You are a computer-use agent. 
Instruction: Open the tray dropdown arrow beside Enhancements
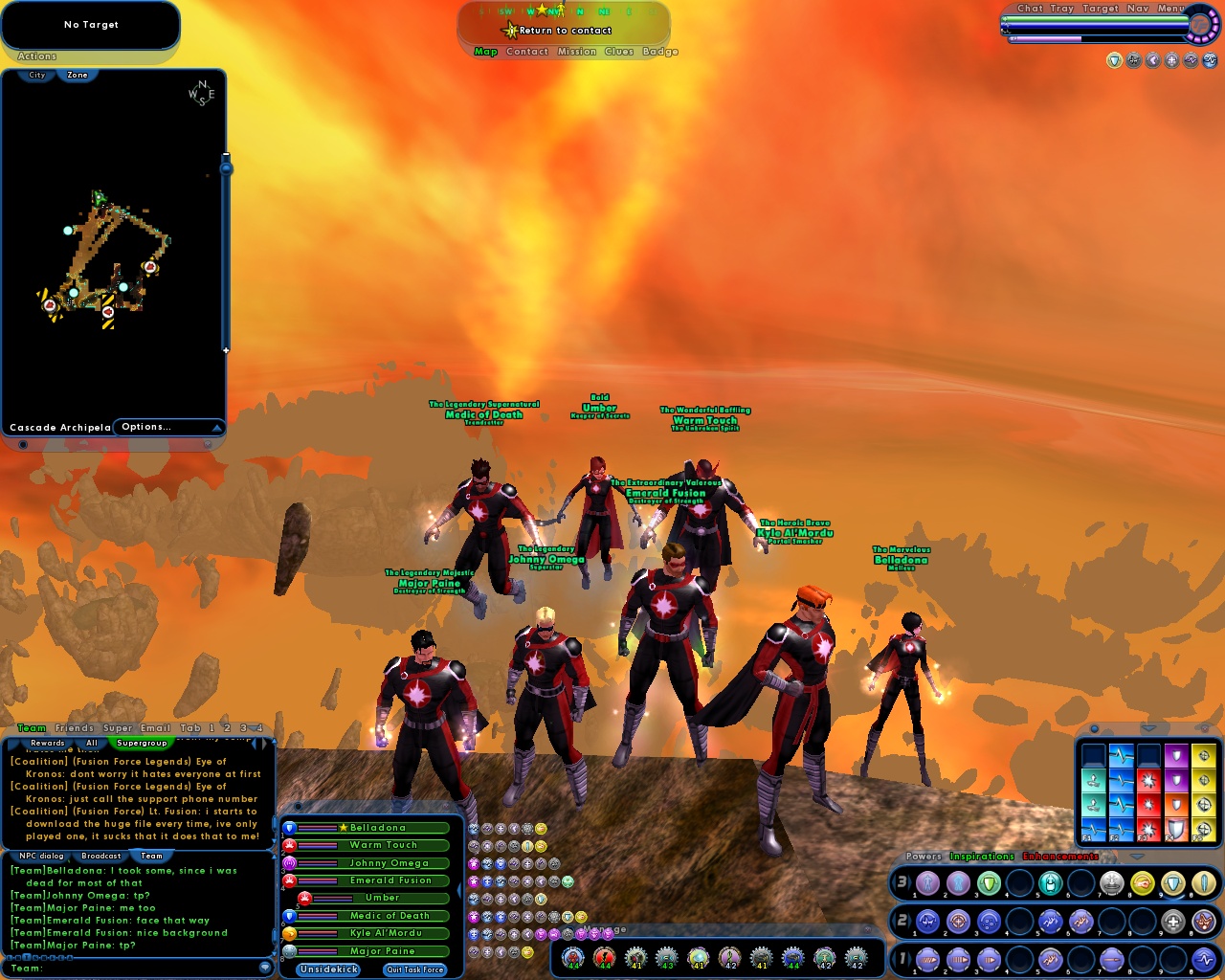tap(1136, 857)
